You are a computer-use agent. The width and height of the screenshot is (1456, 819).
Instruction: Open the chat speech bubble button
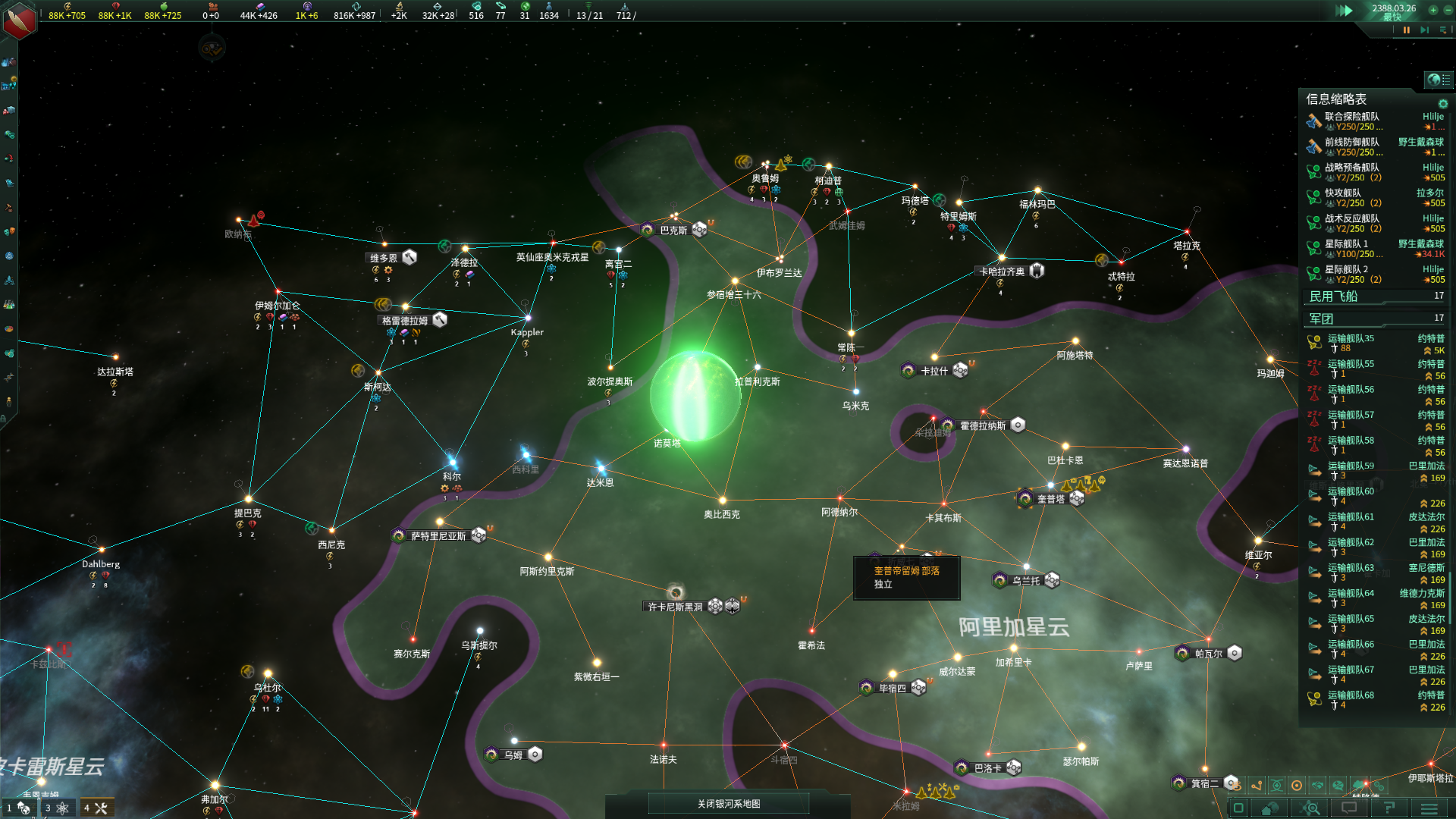tap(1350, 808)
